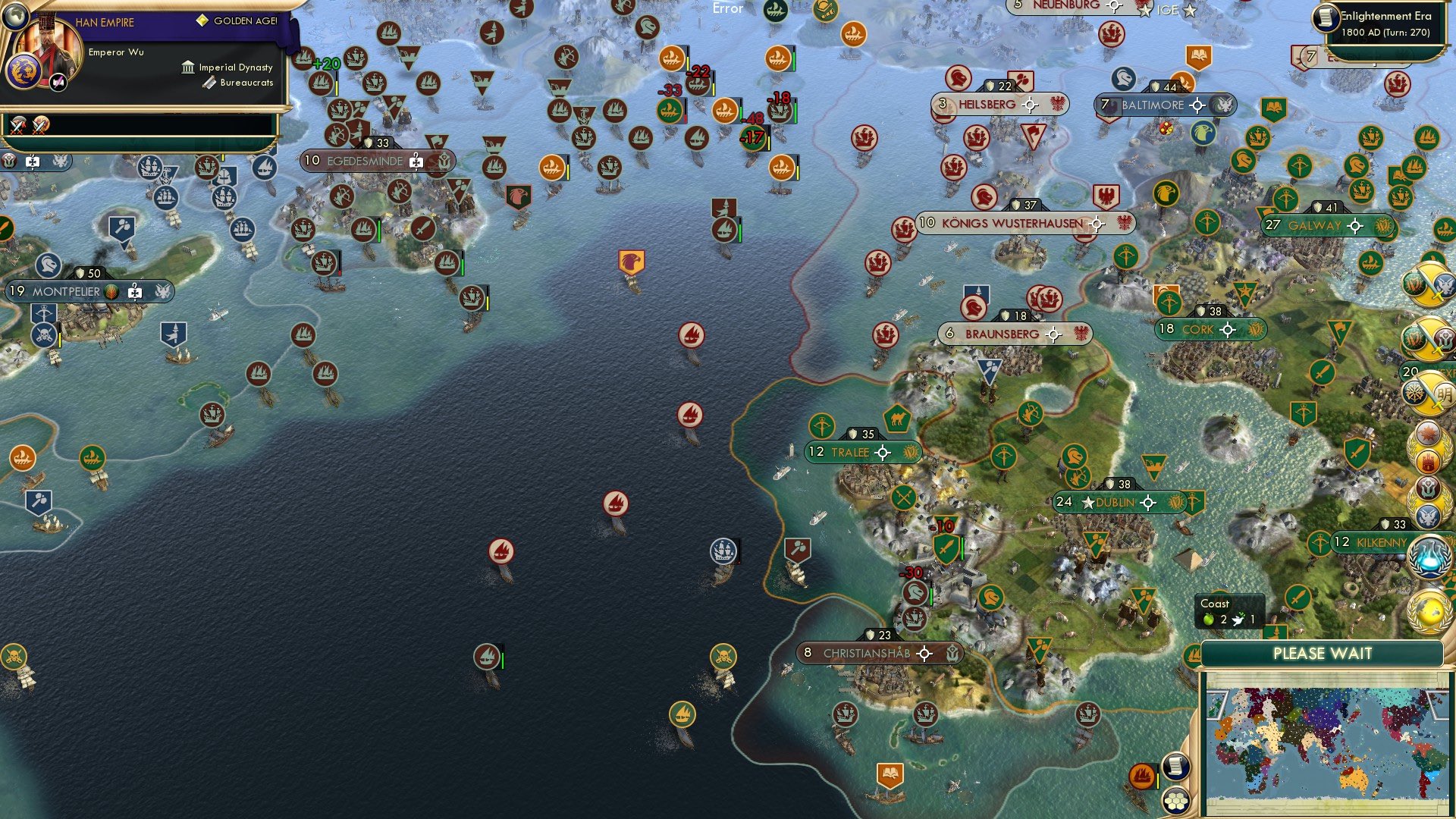The height and width of the screenshot is (819, 1456).
Task: Click the Bureaucrats policy icon
Action: (x=209, y=83)
